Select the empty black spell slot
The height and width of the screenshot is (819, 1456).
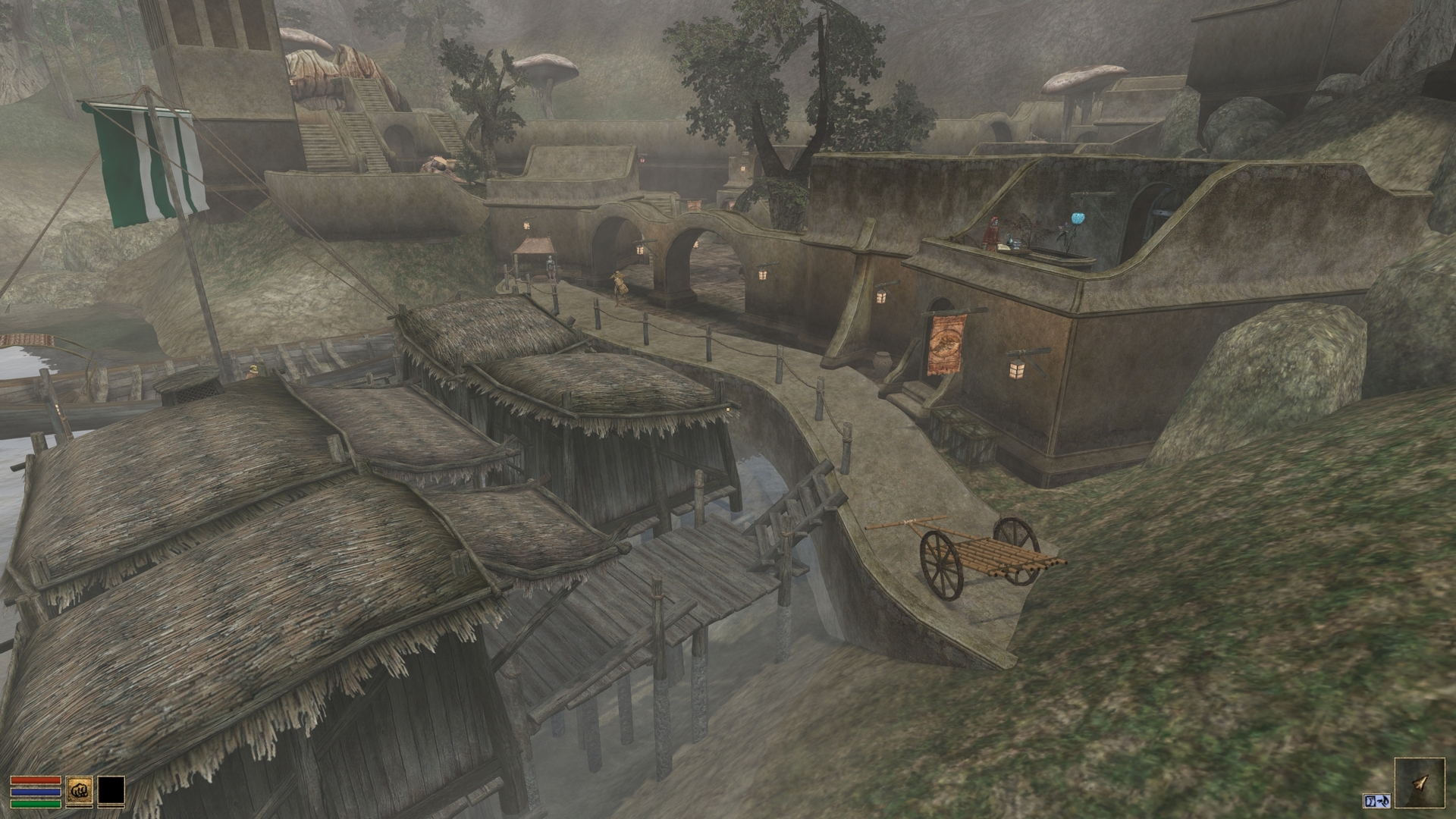[x=111, y=791]
